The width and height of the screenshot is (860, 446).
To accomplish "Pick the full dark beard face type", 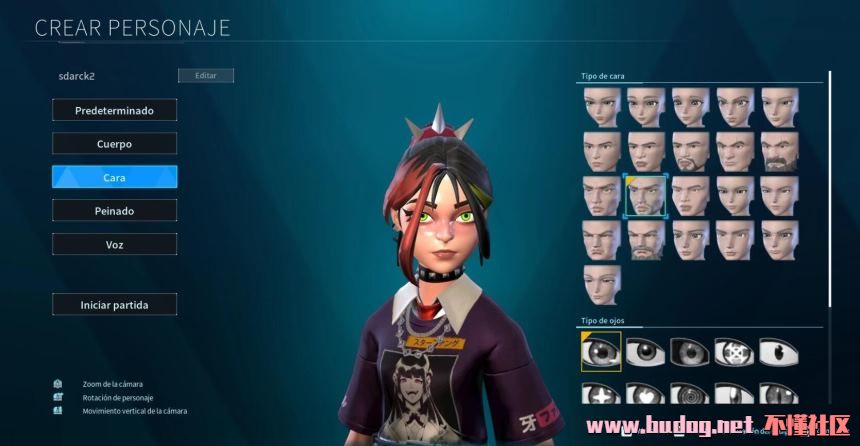I will pyautogui.click(x=779, y=151).
